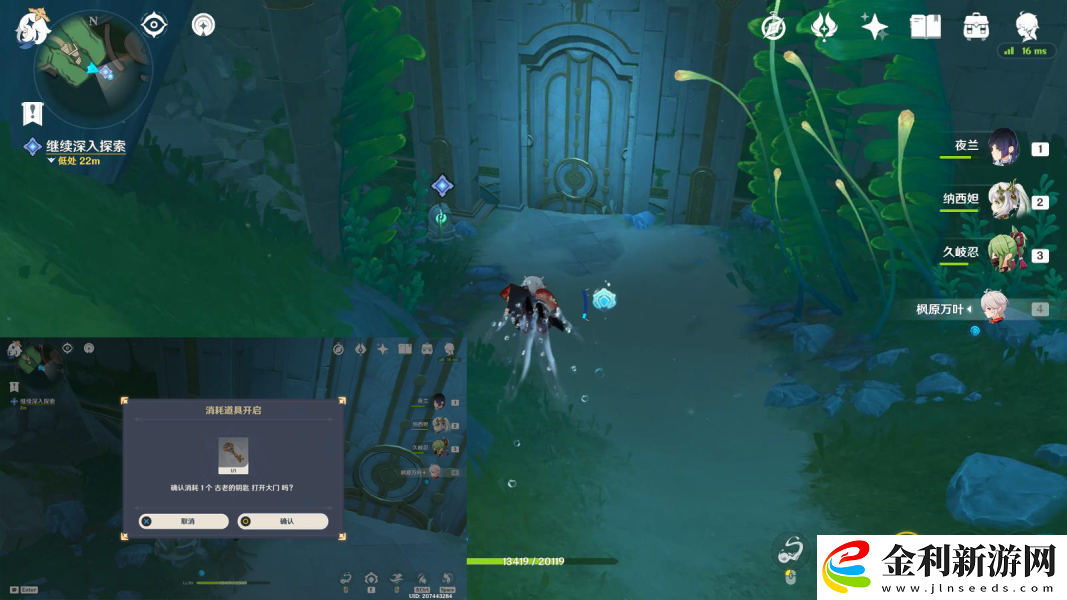1067x600 pixels.
Task: Select active character 枫原万叶
Action: 992,308
